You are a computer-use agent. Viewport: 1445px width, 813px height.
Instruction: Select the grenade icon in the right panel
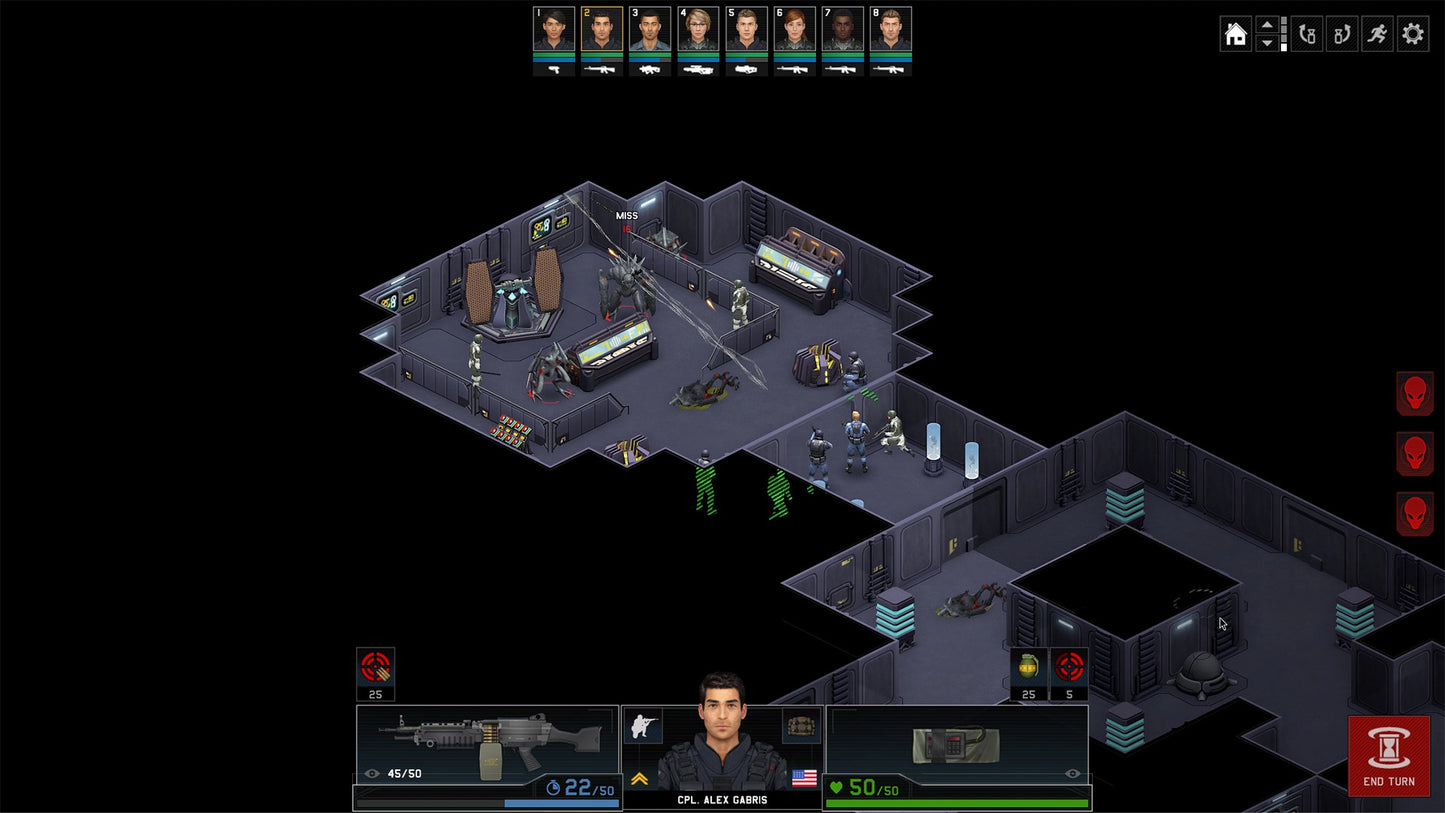click(x=1026, y=665)
